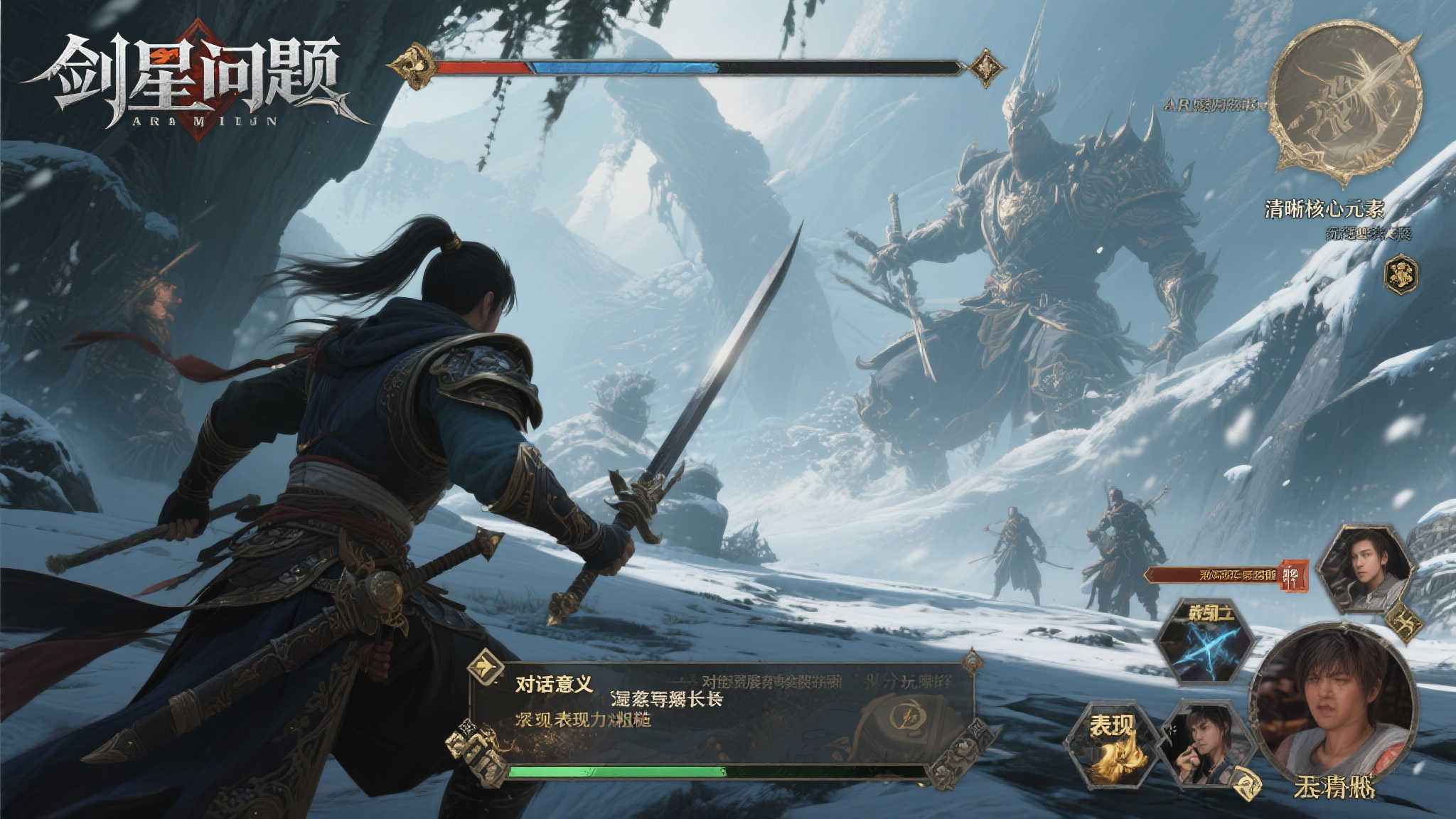
Task: Click the 清晰核心元素 objective label
Action: [1324, 209]
